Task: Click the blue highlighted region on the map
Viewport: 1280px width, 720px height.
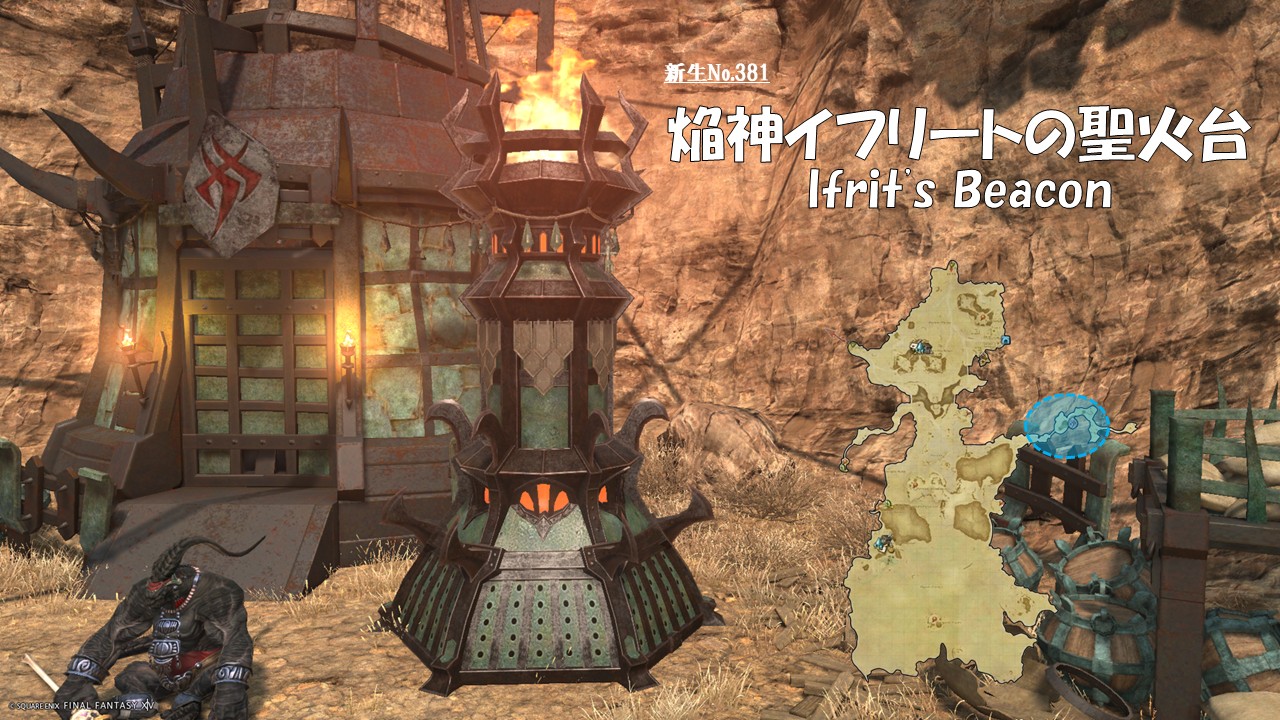Action: (1067, 425)
